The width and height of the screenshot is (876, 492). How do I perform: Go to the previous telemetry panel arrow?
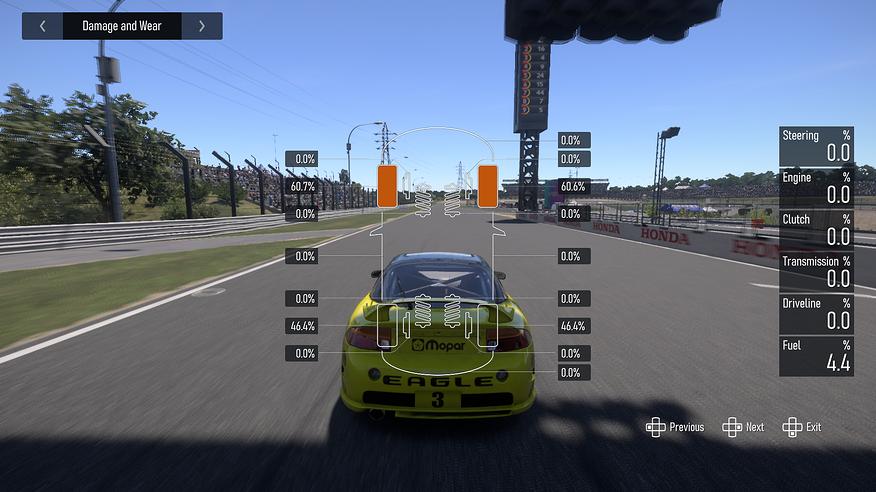point(42,26)
